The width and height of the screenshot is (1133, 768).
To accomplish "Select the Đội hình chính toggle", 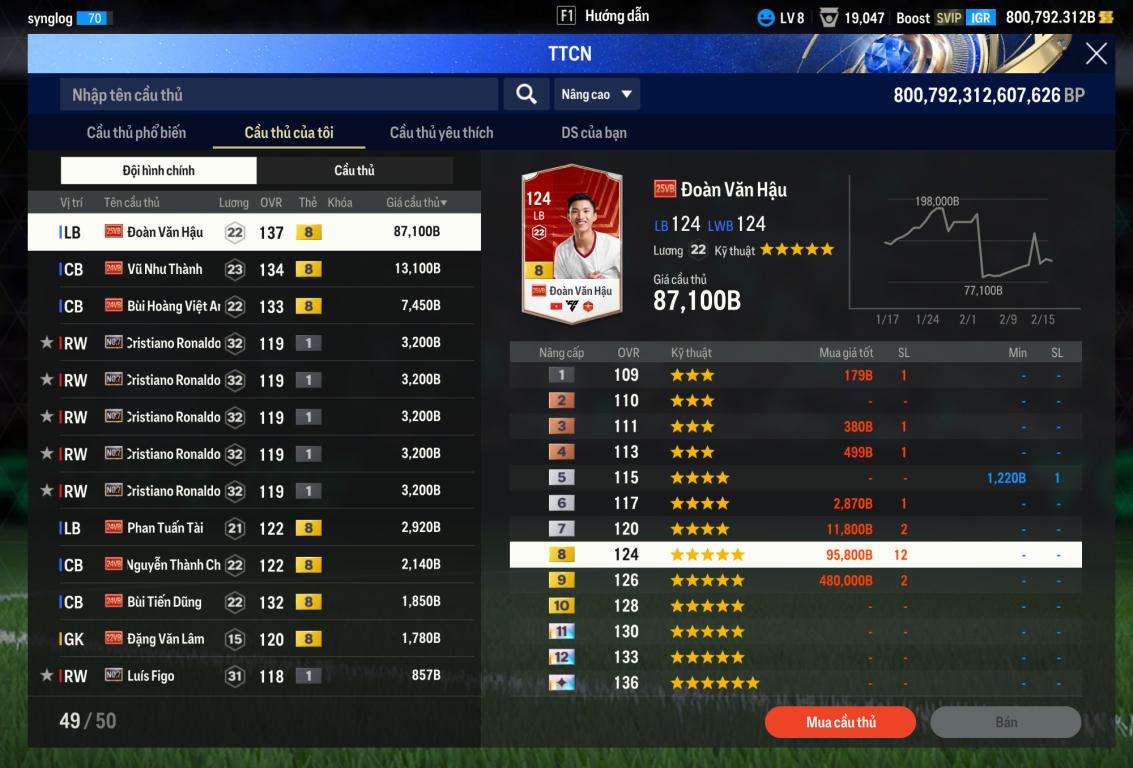I will coord(159,171).
